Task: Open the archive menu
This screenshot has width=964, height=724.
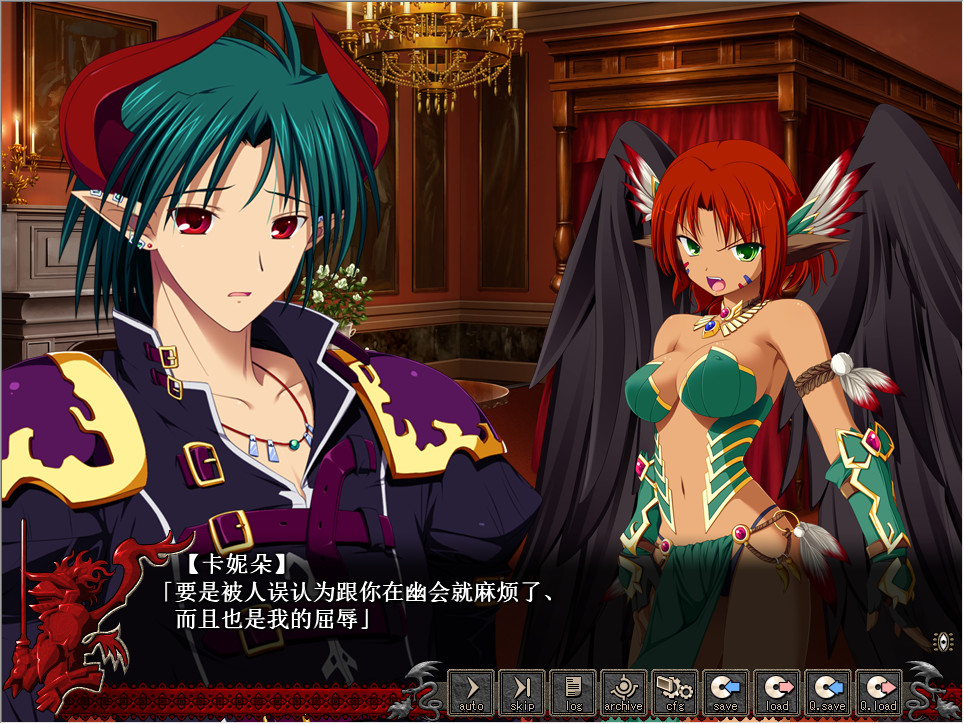Action: pyautogui.click(x=624, y=692)
